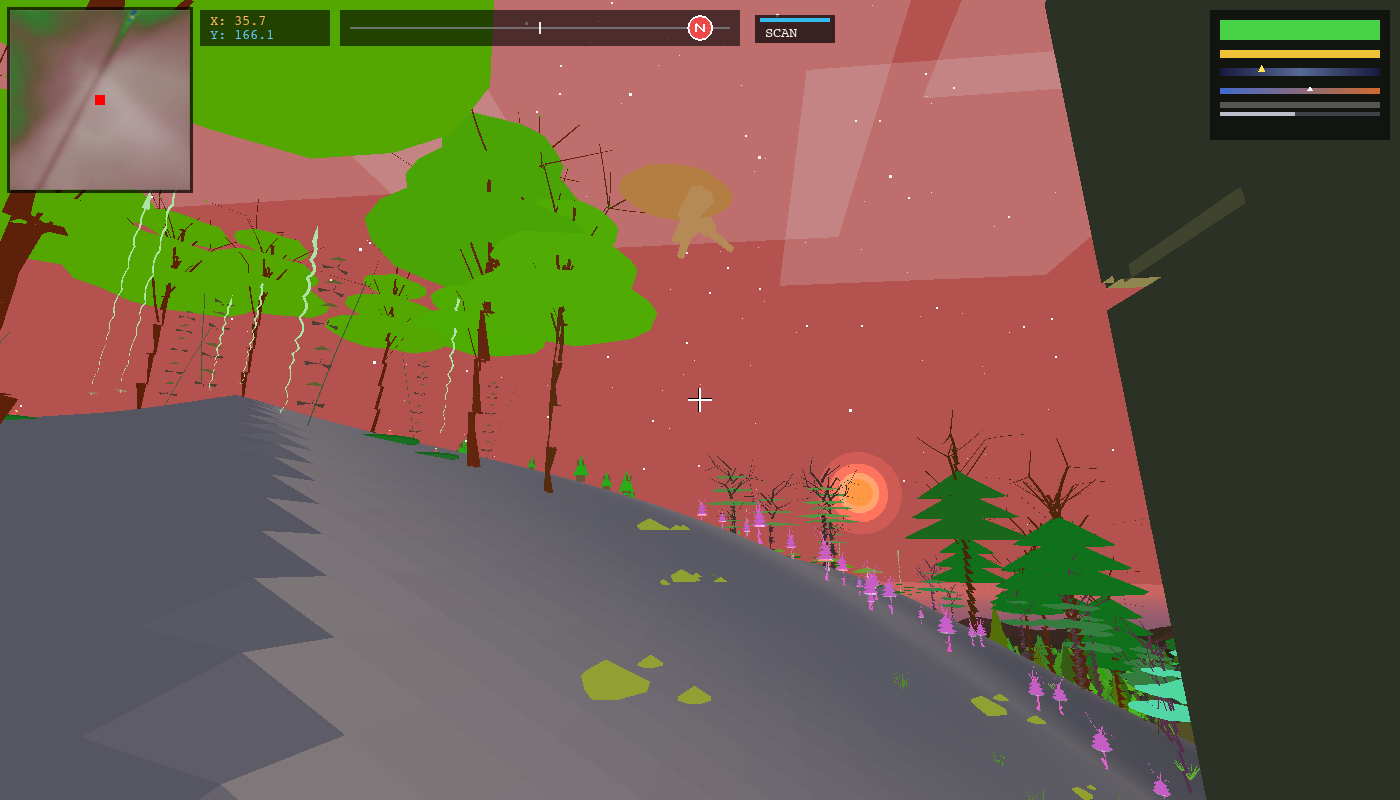1400x800 pixels.
Task: Click the gray bar in the status panel
Action: point(1298,105)
